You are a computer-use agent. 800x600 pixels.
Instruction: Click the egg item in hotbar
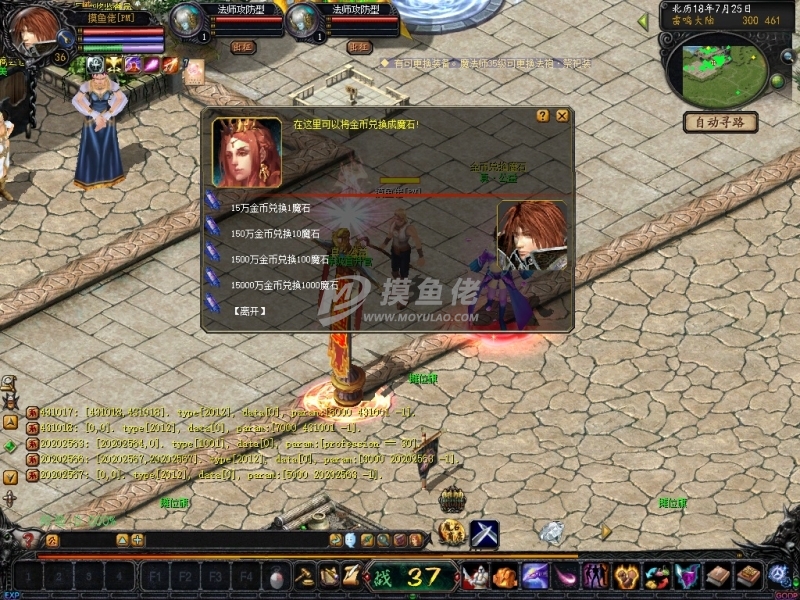[x=277, y=577]
